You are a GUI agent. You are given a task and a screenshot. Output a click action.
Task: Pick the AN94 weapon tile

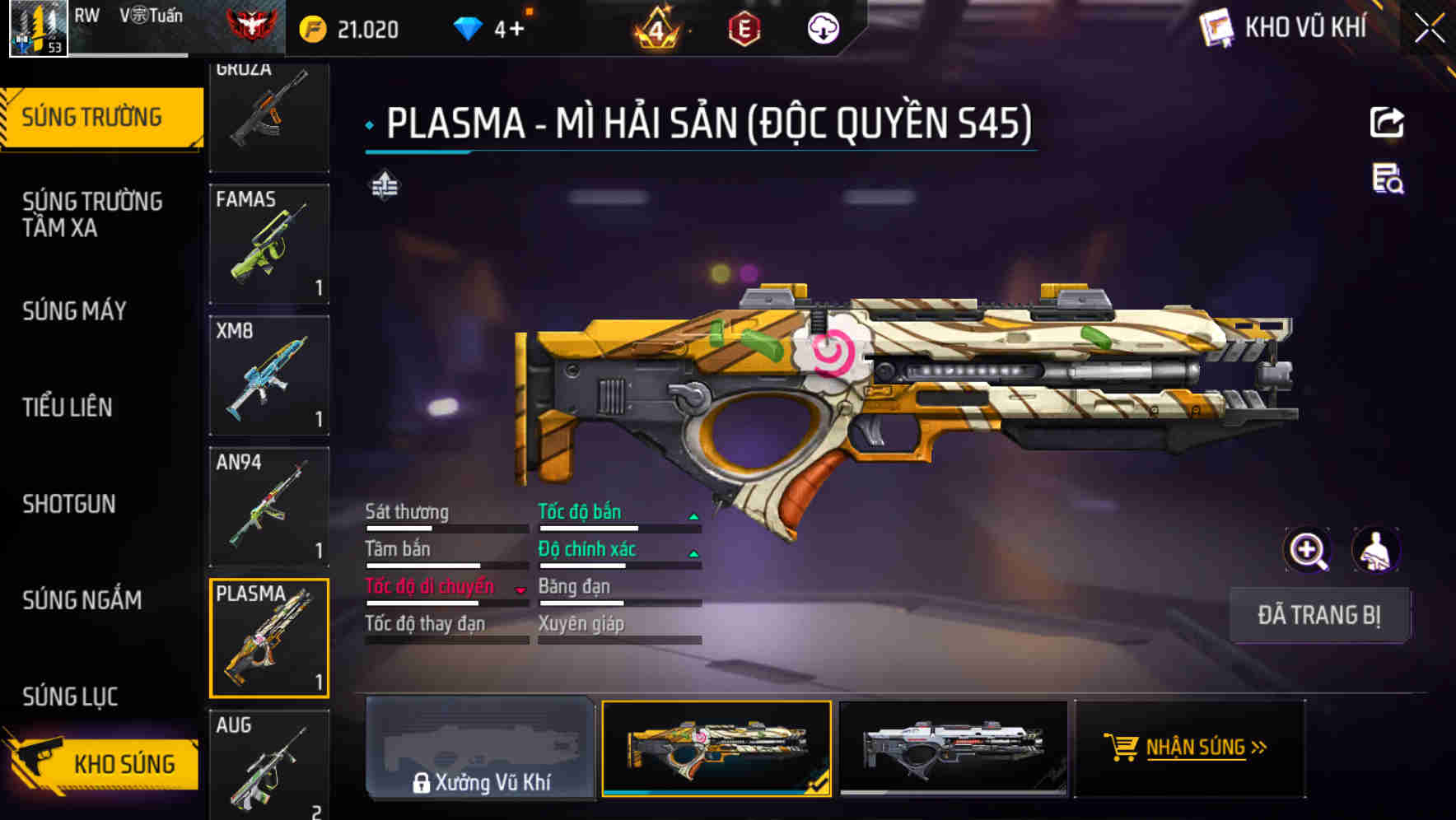(x=269, y=506)
